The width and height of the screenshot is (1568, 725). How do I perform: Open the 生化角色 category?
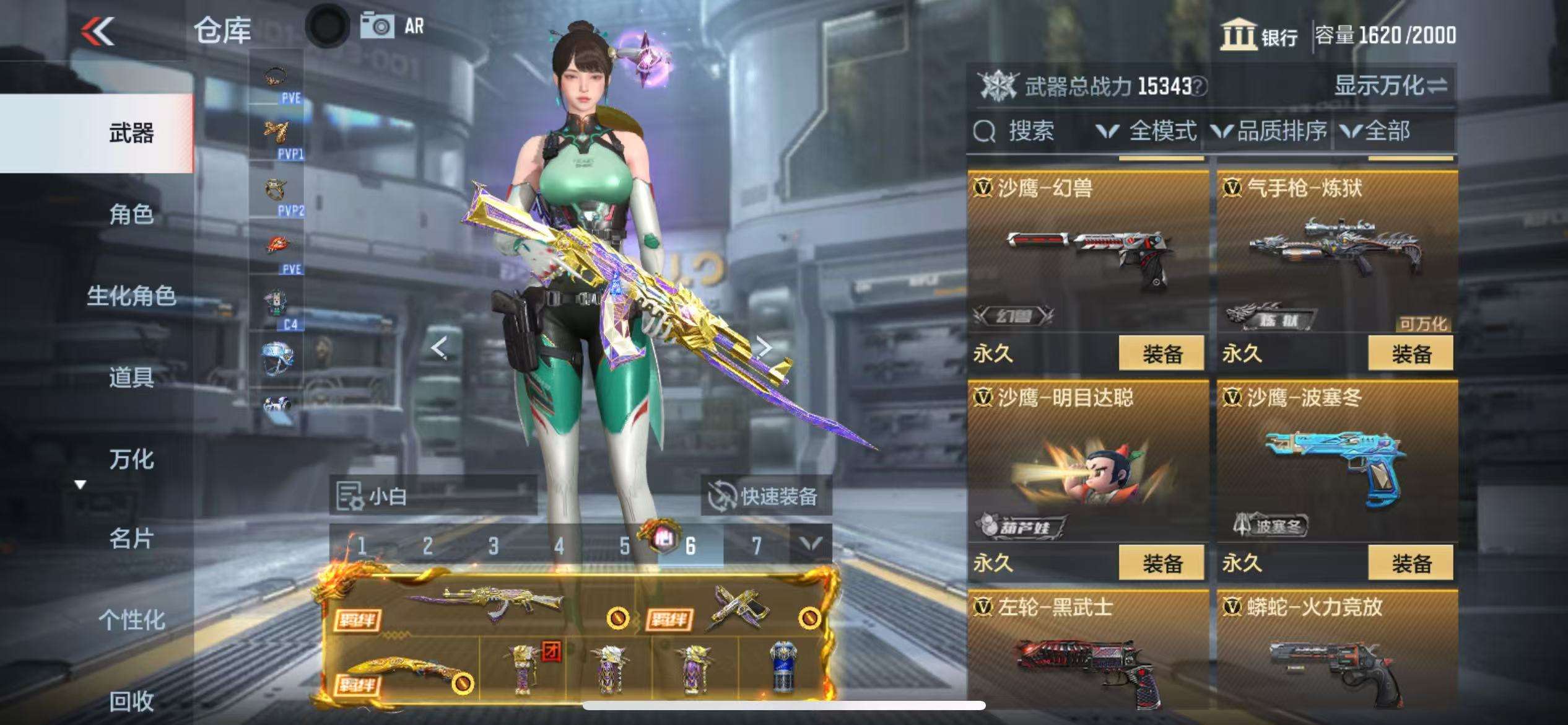pos(131,296)
